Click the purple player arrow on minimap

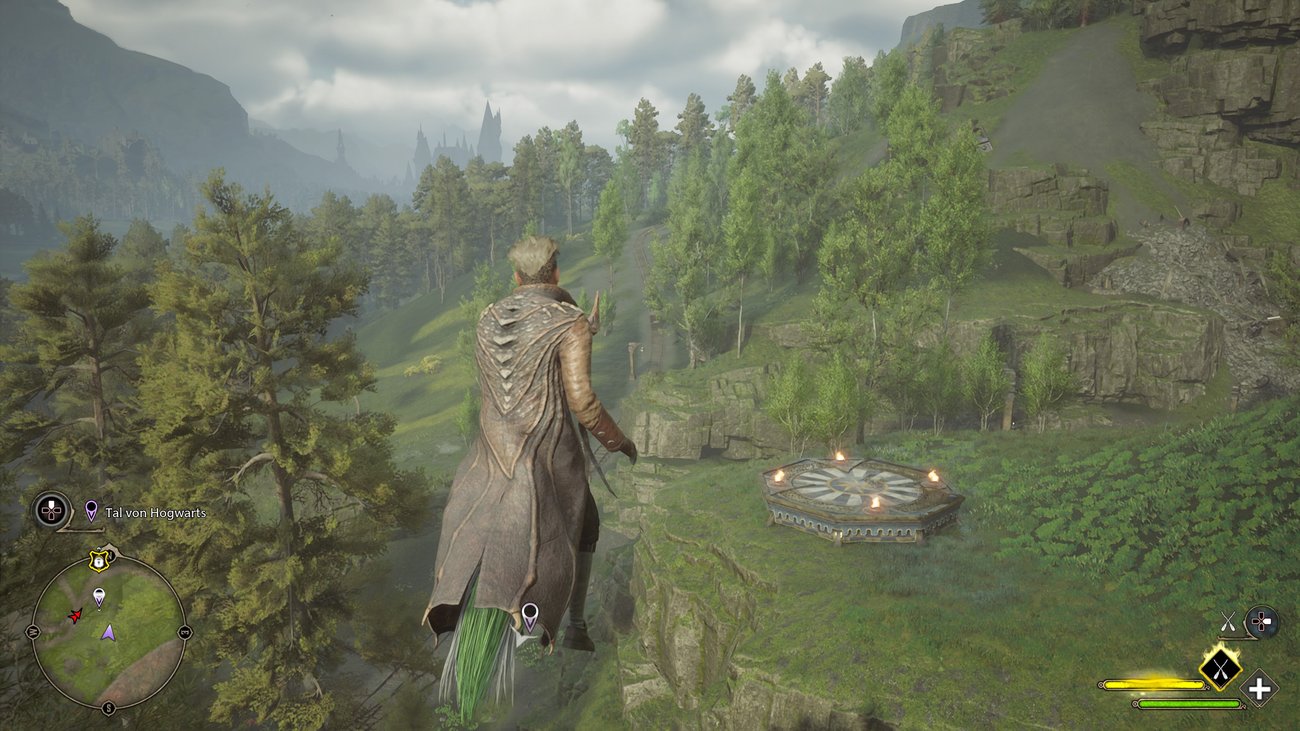click(x=107, y=632)
